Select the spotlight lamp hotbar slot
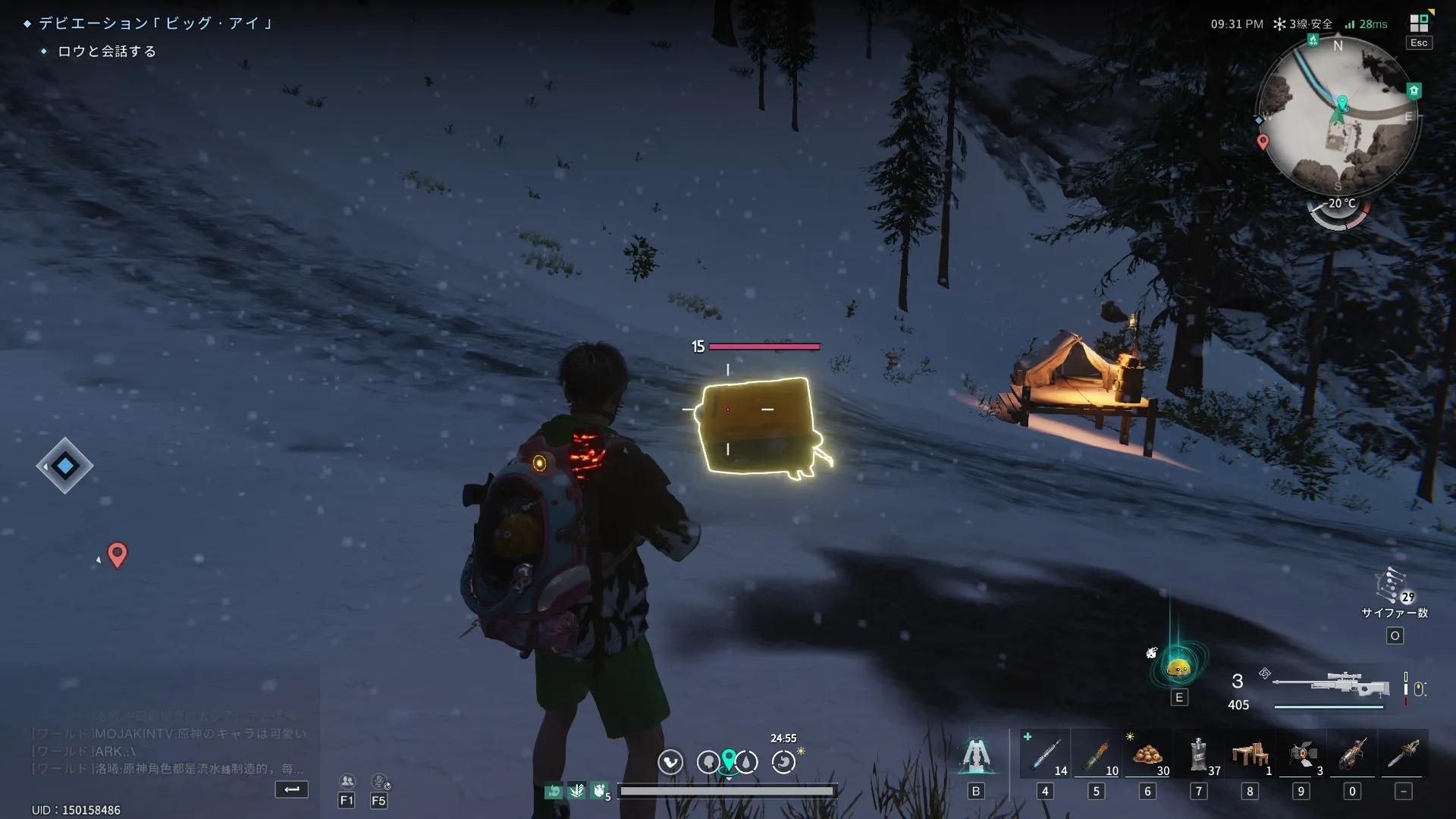The width and height of the screenshot is (1456, 819). (1301, 754)
